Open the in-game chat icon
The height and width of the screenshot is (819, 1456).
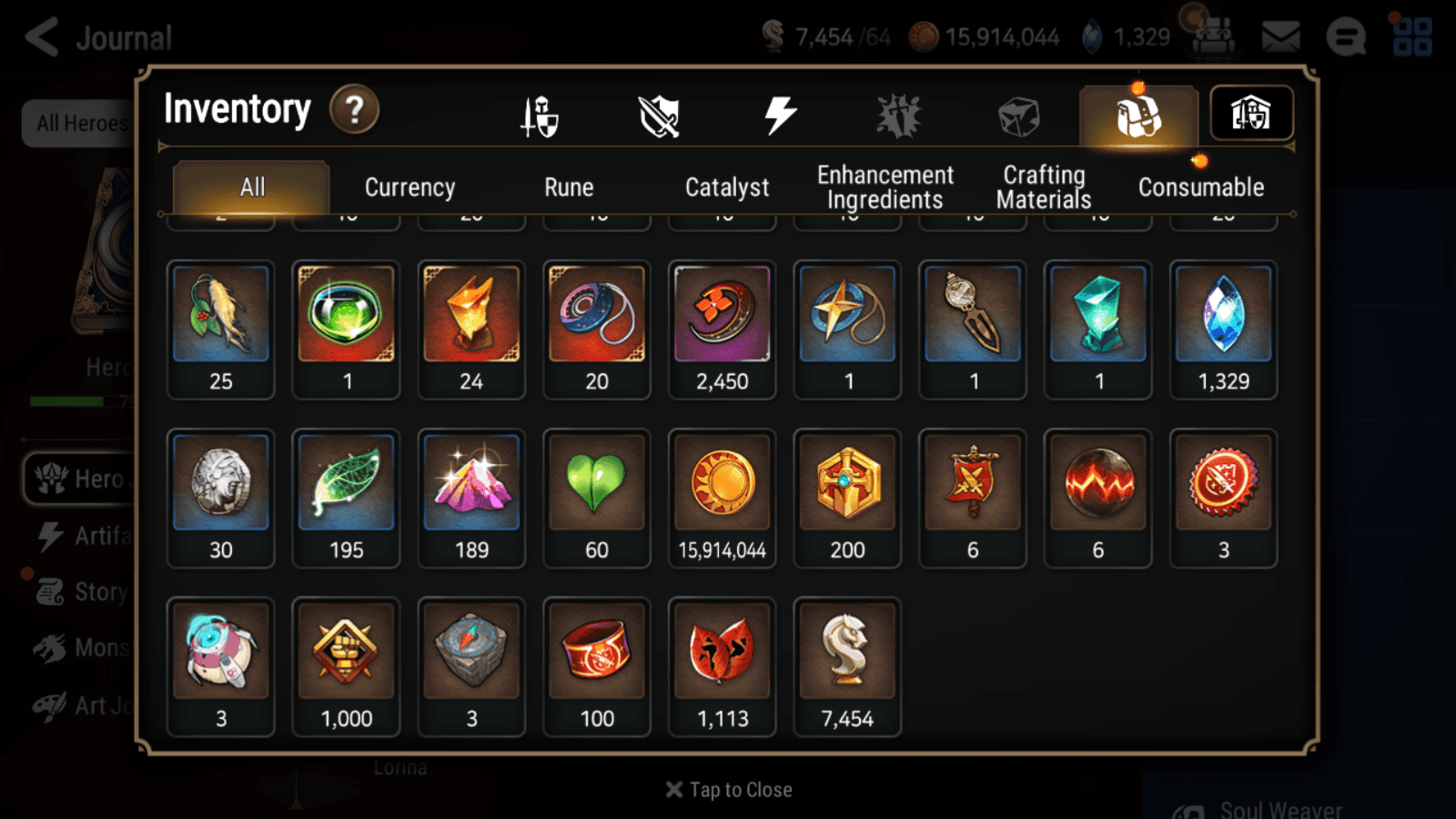coord(1344,37)
